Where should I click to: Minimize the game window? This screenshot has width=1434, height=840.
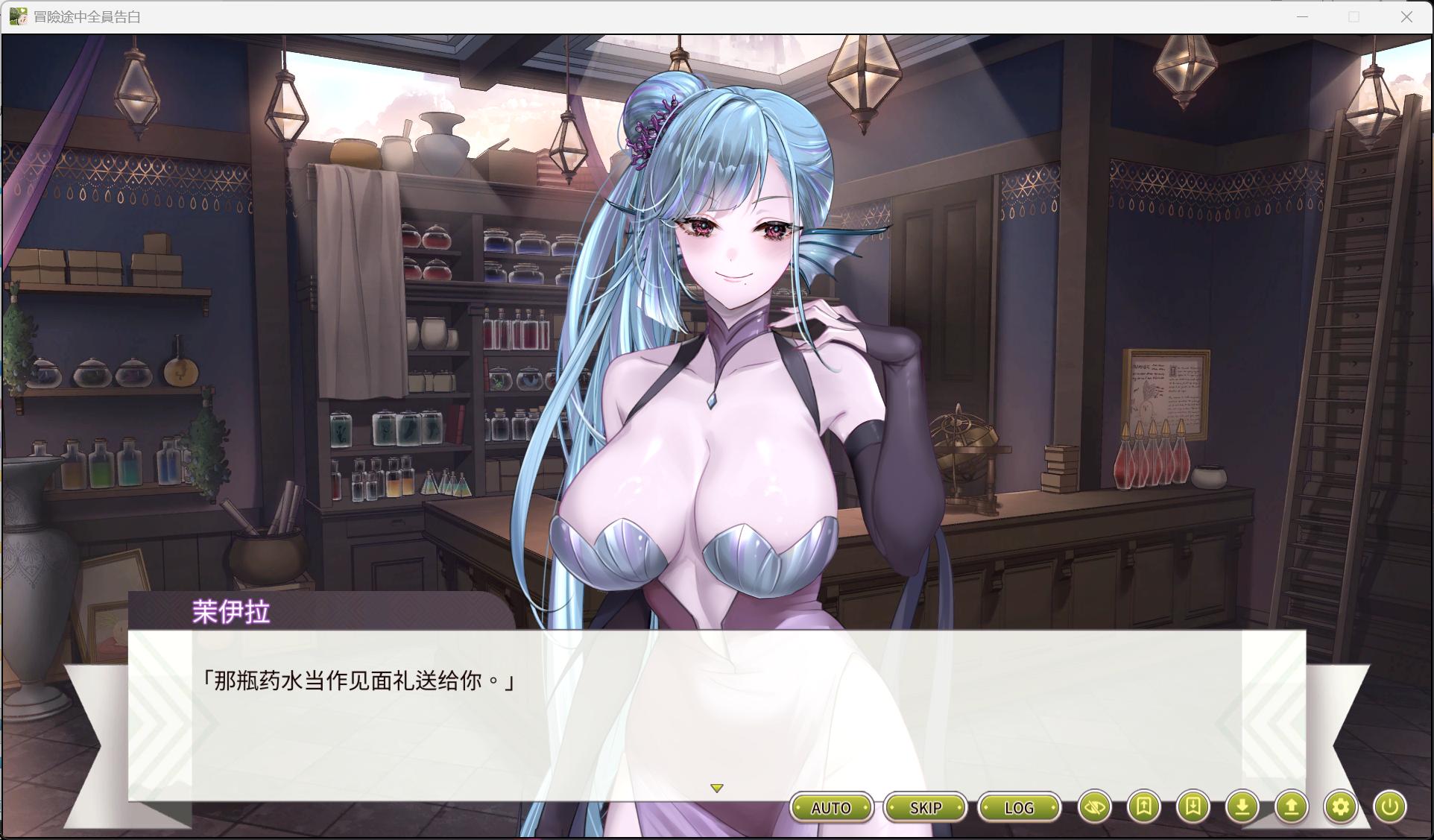click(x=1303, y=17)
